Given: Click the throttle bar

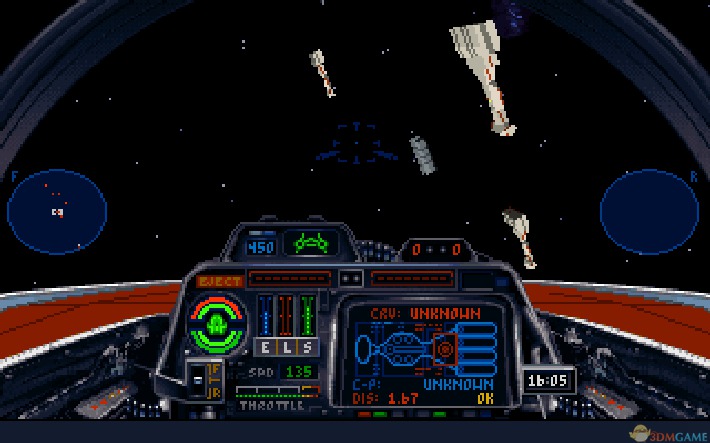Looking at the screenshot, I should 277,391.
